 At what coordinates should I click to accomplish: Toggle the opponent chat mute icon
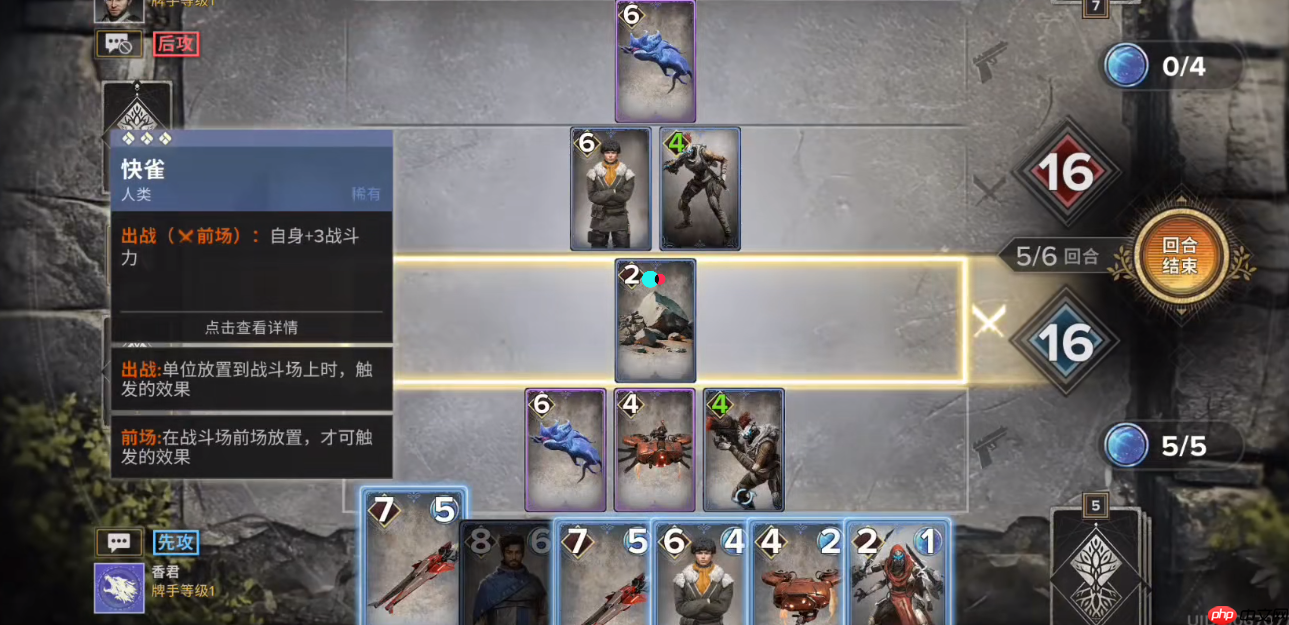[119, 44]
